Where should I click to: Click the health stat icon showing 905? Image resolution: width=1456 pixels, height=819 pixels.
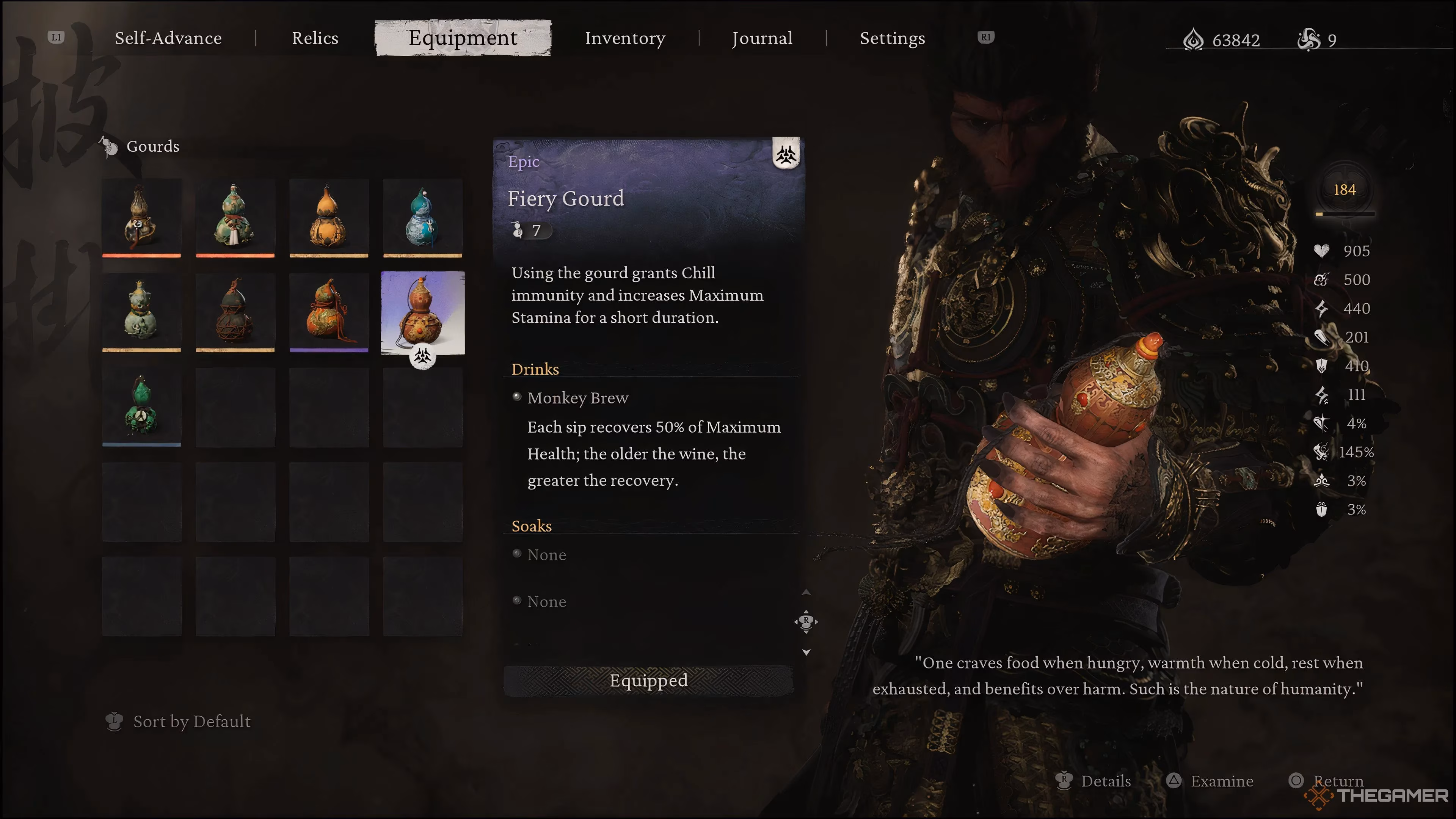coord(1323,251)
